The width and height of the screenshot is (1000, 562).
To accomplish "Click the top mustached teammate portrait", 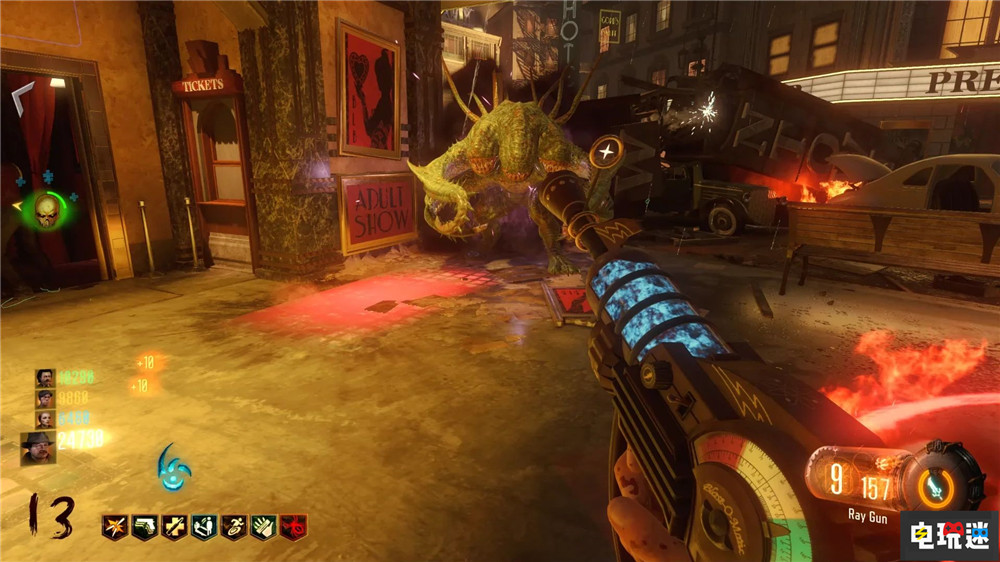I will tap(45, 377).
